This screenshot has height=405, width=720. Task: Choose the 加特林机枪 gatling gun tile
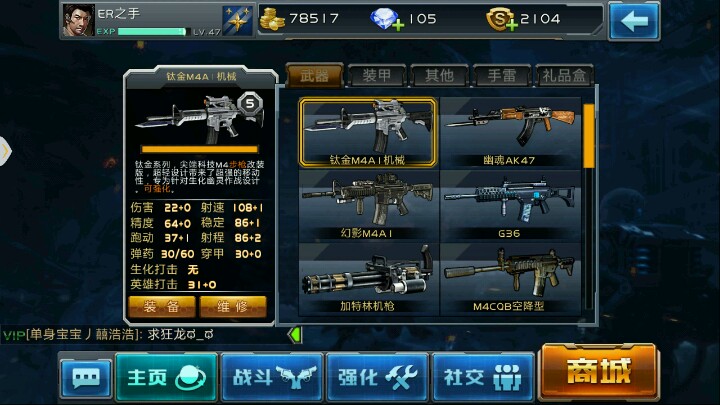(369, 278)
